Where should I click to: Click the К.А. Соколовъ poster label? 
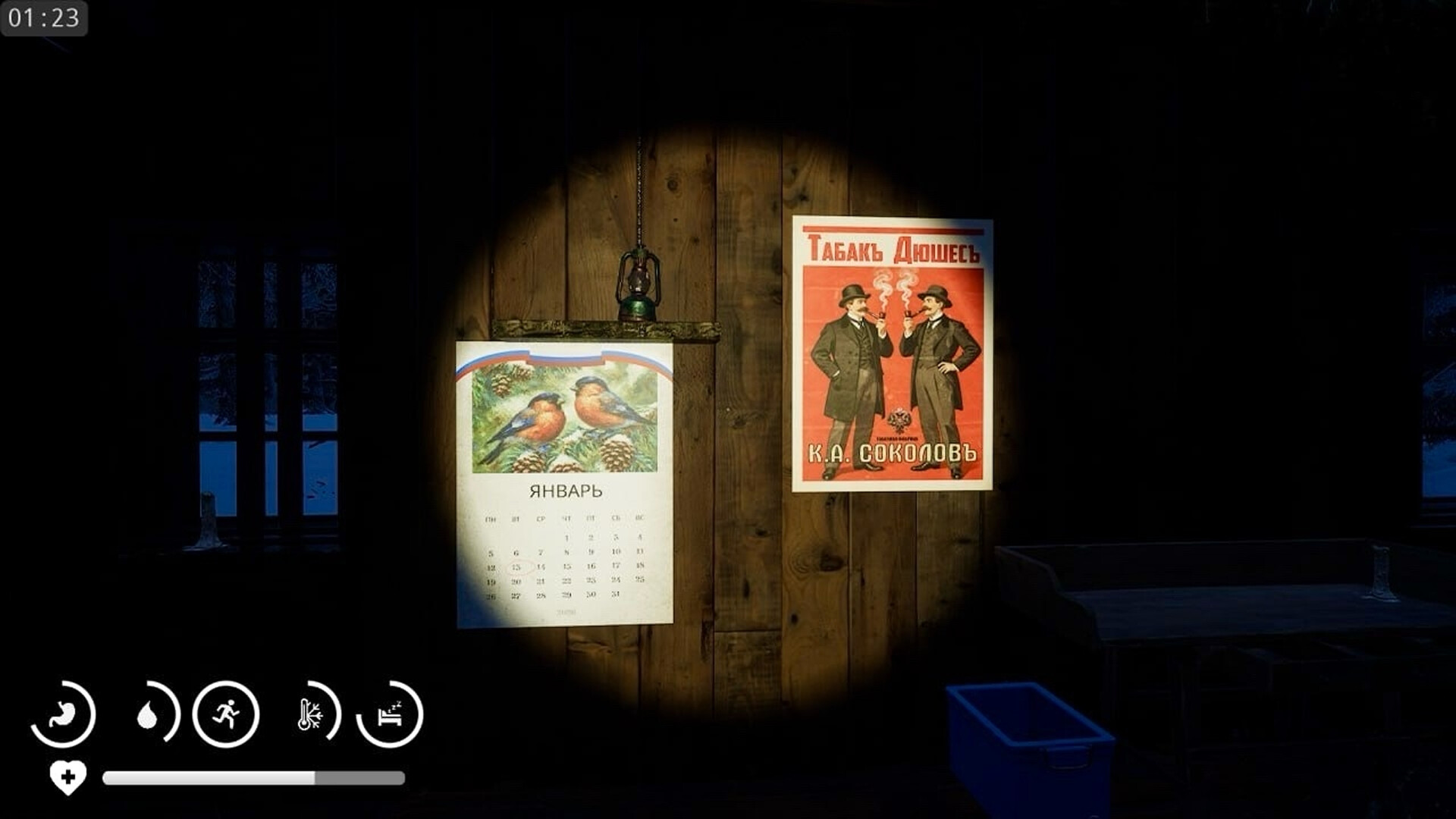893,453
